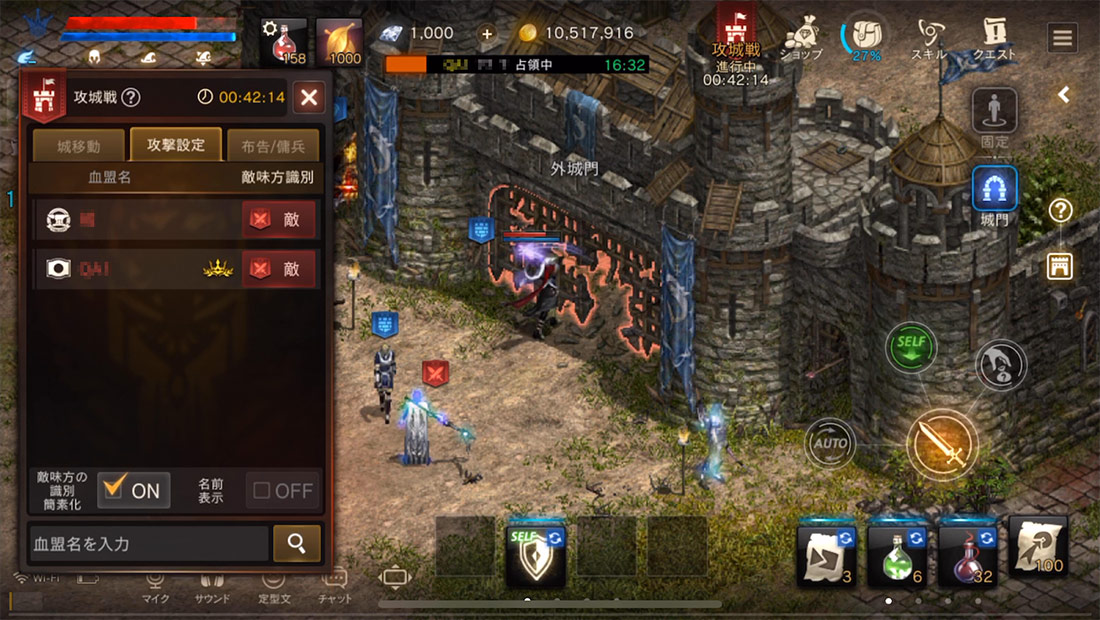The width and height of the screenshot is (1100, 620).
Task: Add diamonds with the plus button
Action: tap(487, 33)
